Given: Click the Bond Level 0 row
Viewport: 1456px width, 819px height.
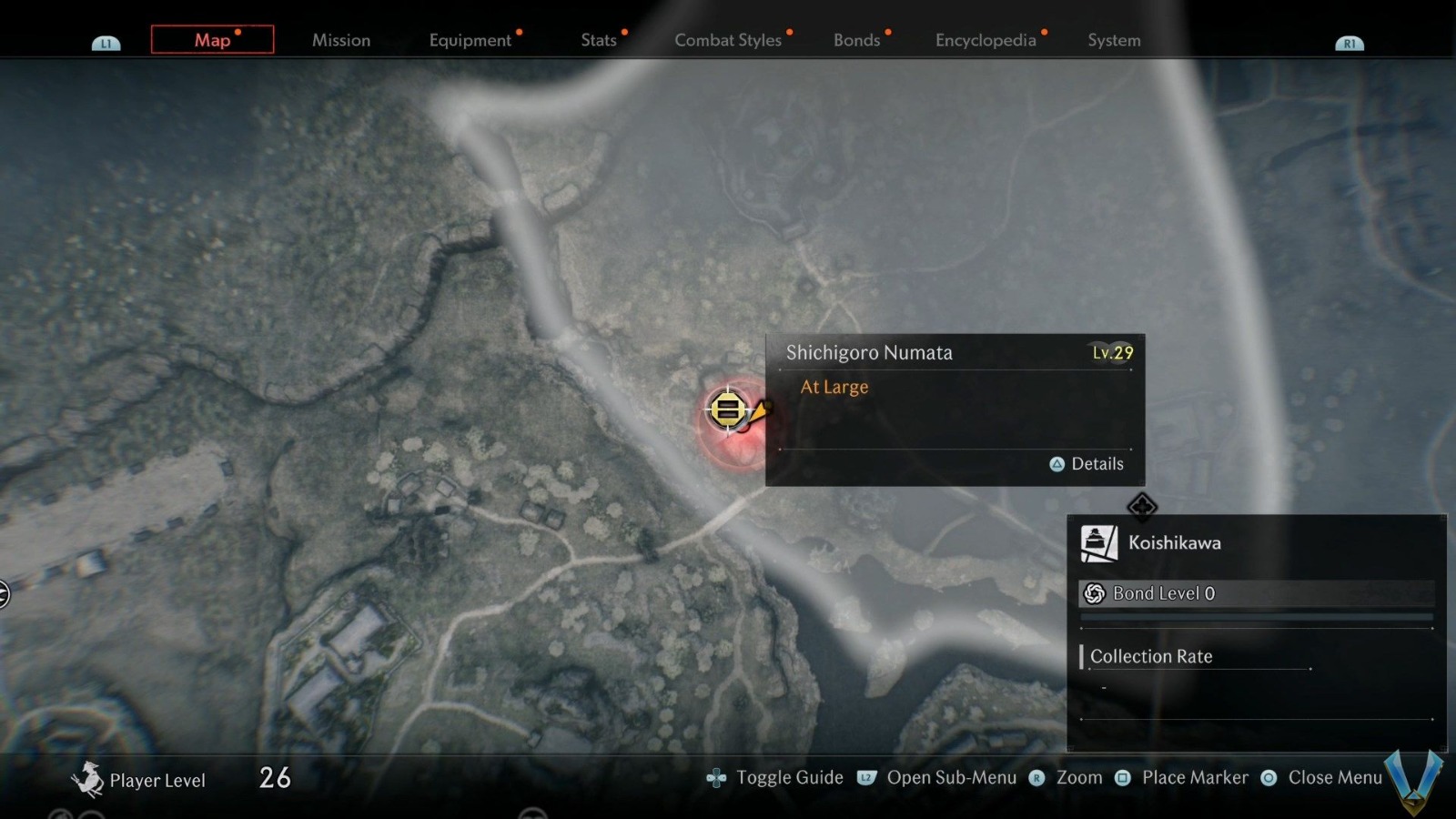Looking at the screenshot, I should (x=1256, y=593).
